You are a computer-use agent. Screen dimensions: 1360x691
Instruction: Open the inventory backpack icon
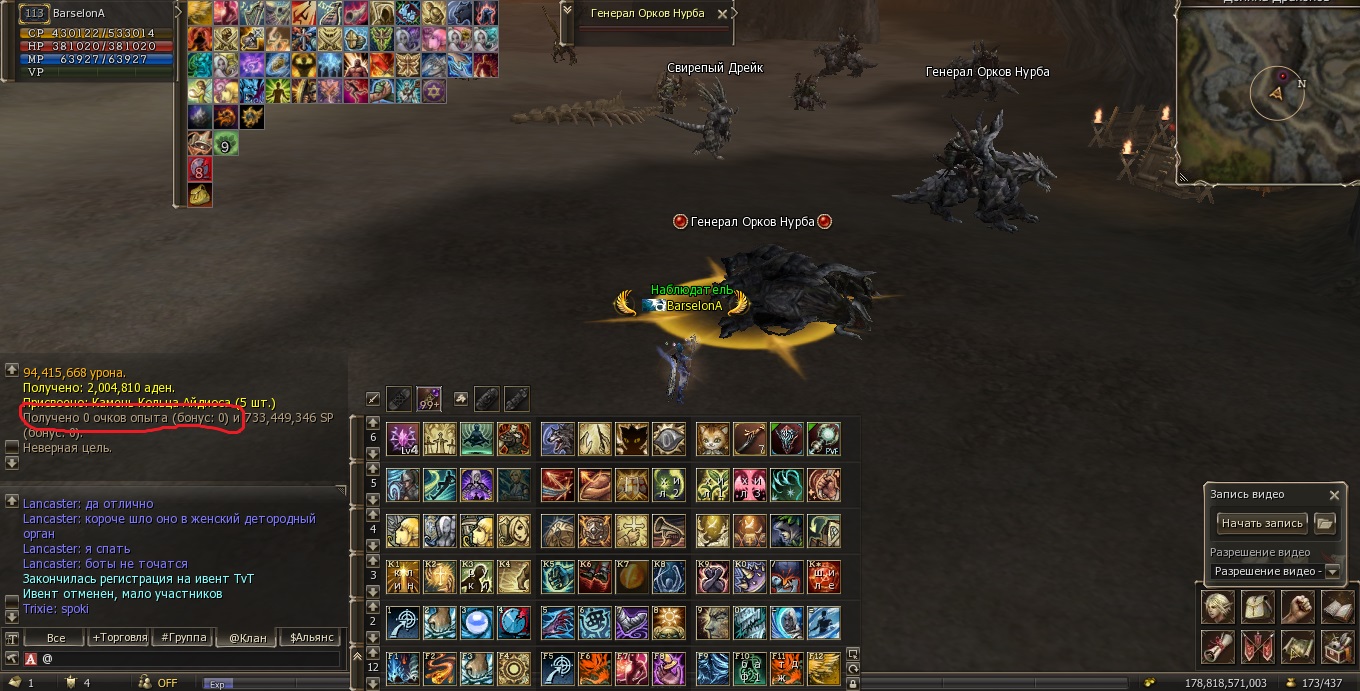point(1257,607)
